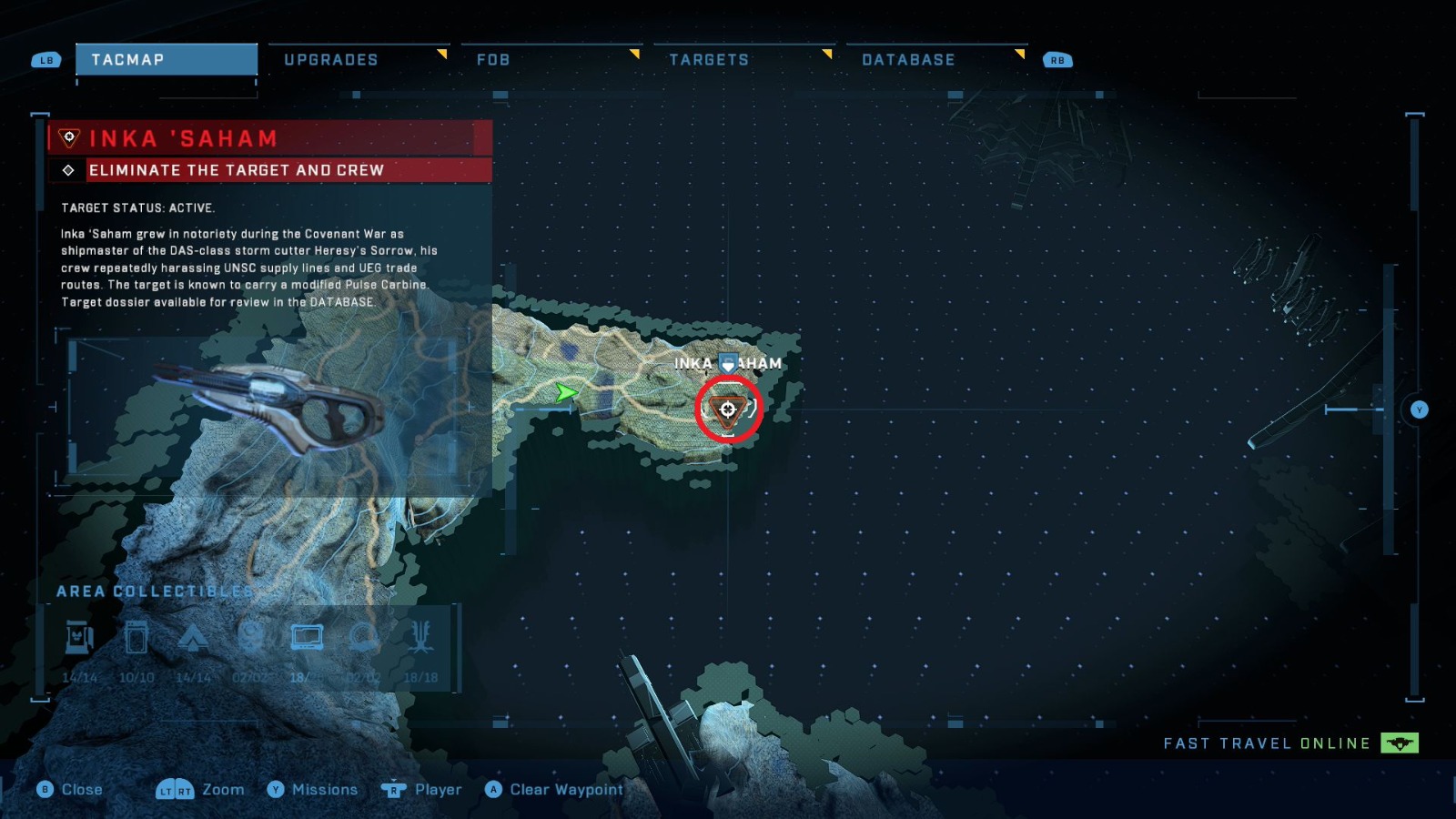This screenshot has width=1456, height=819.
Task: Switch to the DATABASE tab
Action: point(908,59)
